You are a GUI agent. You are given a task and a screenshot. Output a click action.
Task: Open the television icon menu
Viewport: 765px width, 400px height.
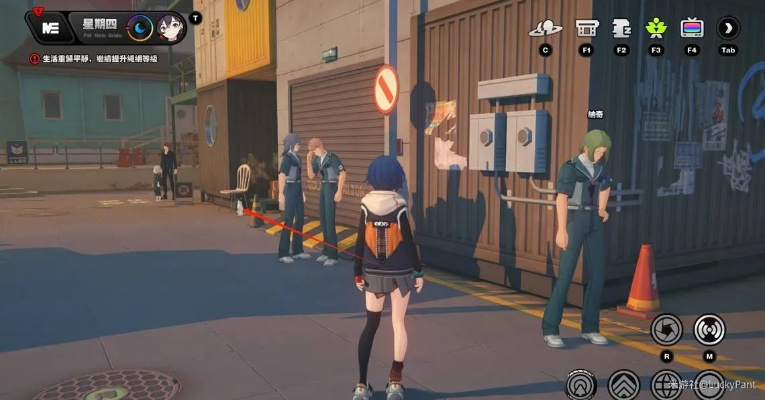691,28
